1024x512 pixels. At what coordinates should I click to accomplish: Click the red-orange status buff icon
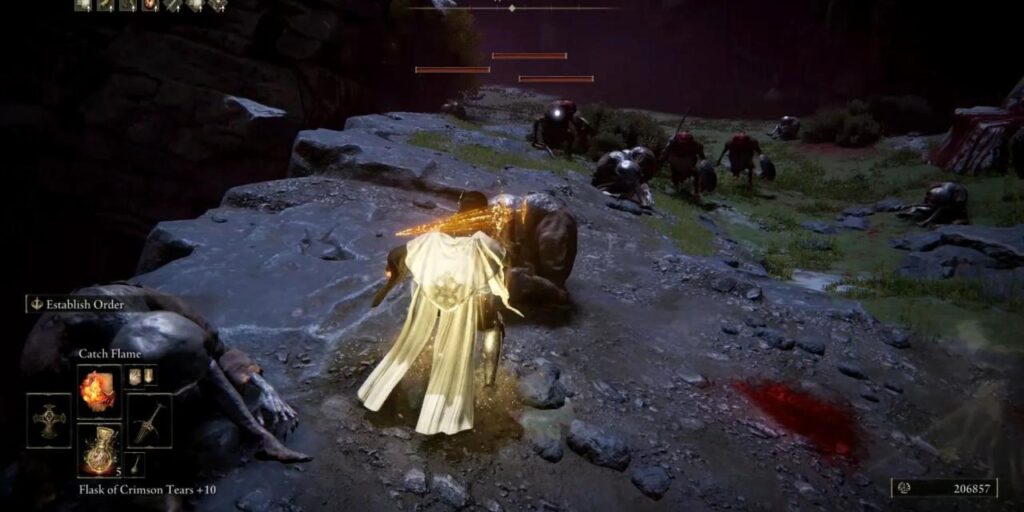click(x=149, y=5)
